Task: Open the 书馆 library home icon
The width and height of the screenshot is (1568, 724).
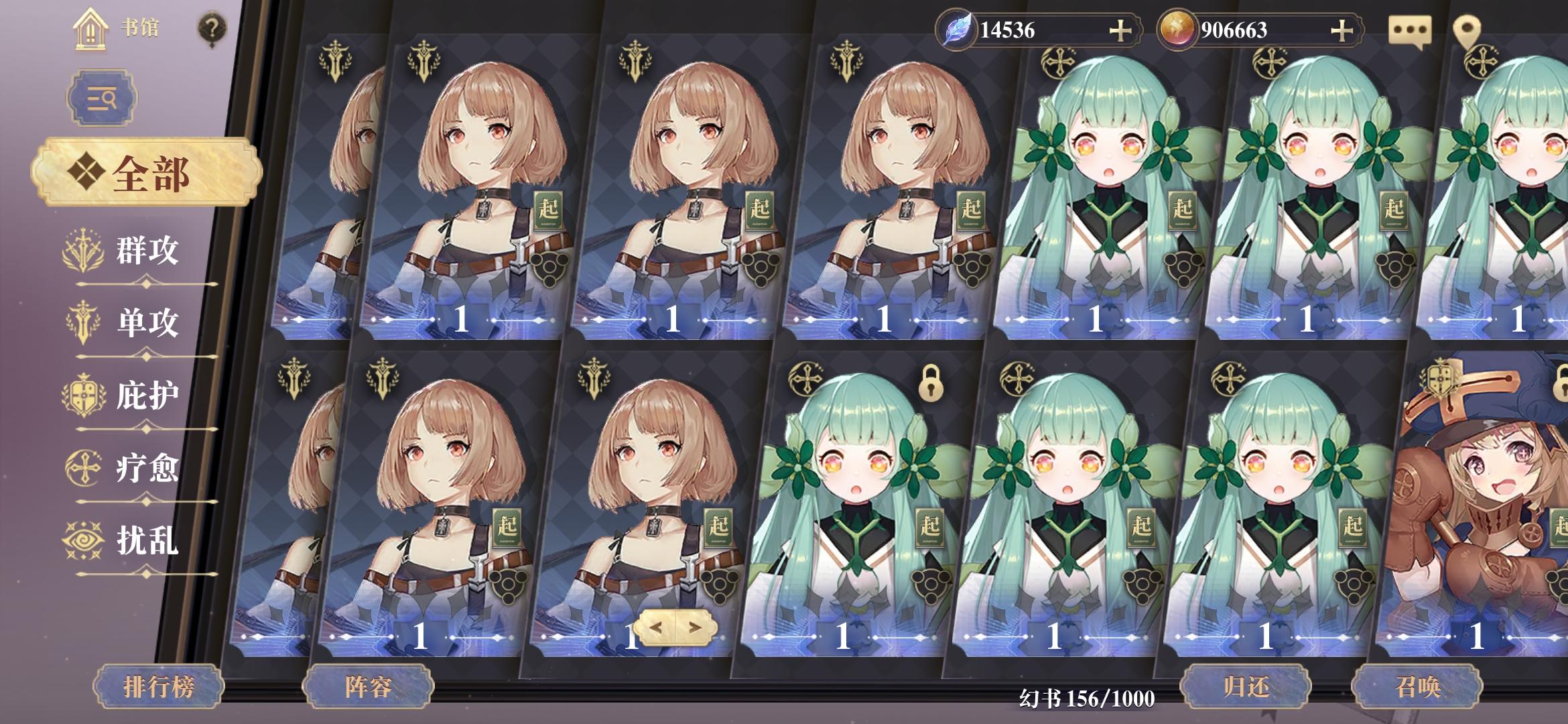Action: coord(90,29)
